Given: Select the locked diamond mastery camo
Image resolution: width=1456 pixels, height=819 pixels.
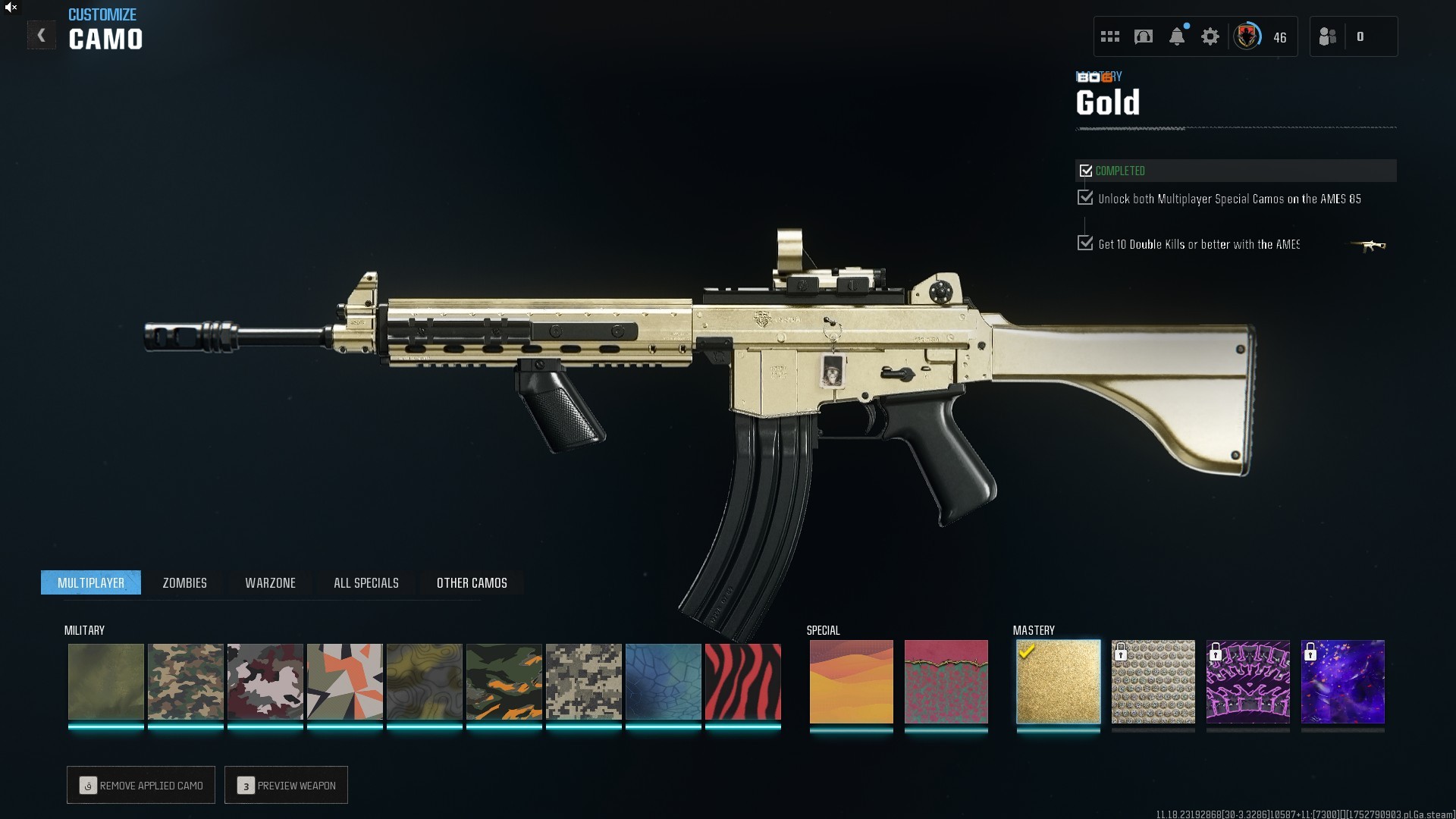Looking at the screenshot, I should [1153, 682].
